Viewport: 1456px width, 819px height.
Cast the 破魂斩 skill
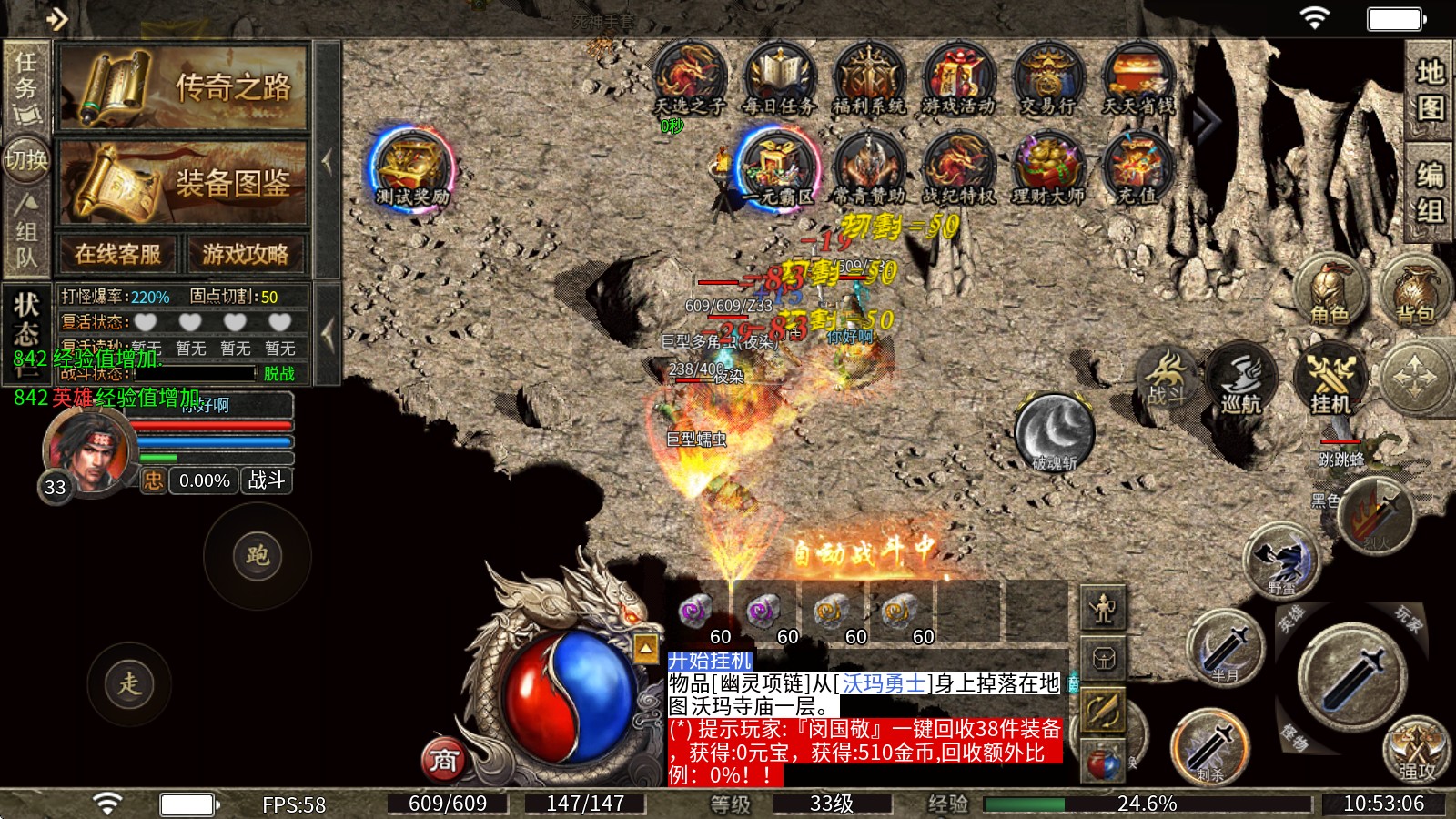[x=1054, y=432]
